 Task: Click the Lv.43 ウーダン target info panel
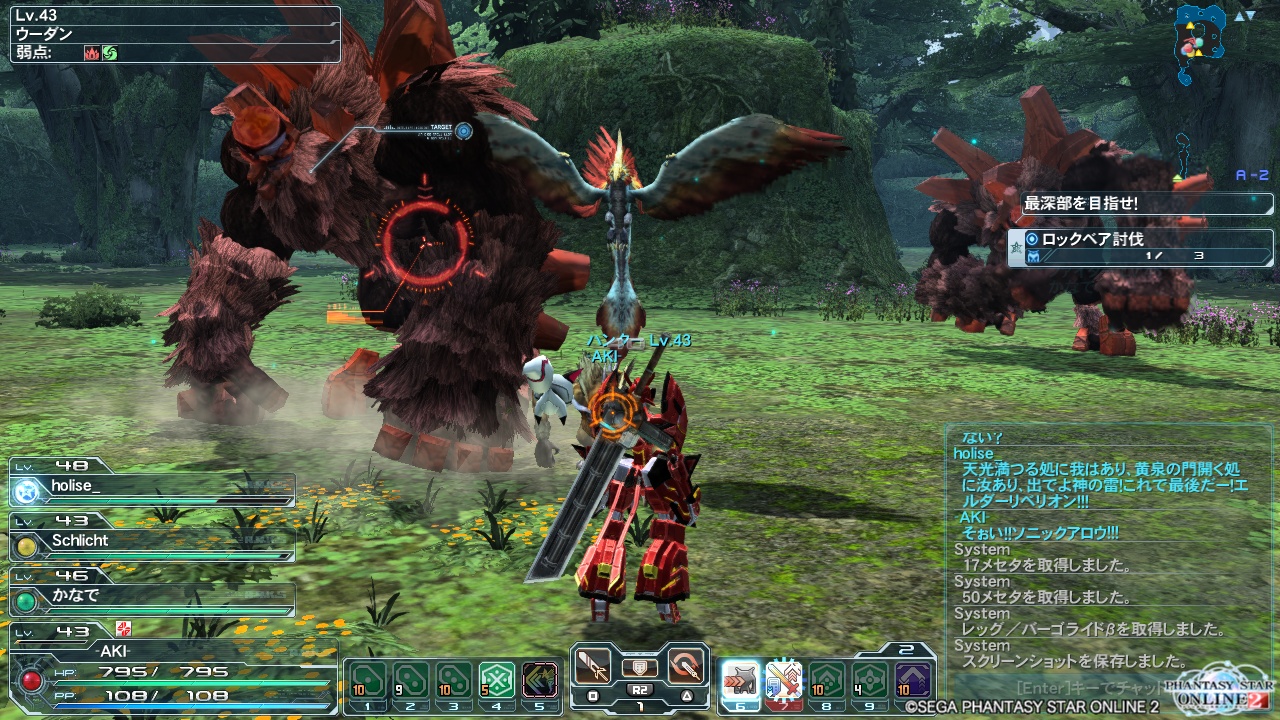tap(175, 35)
